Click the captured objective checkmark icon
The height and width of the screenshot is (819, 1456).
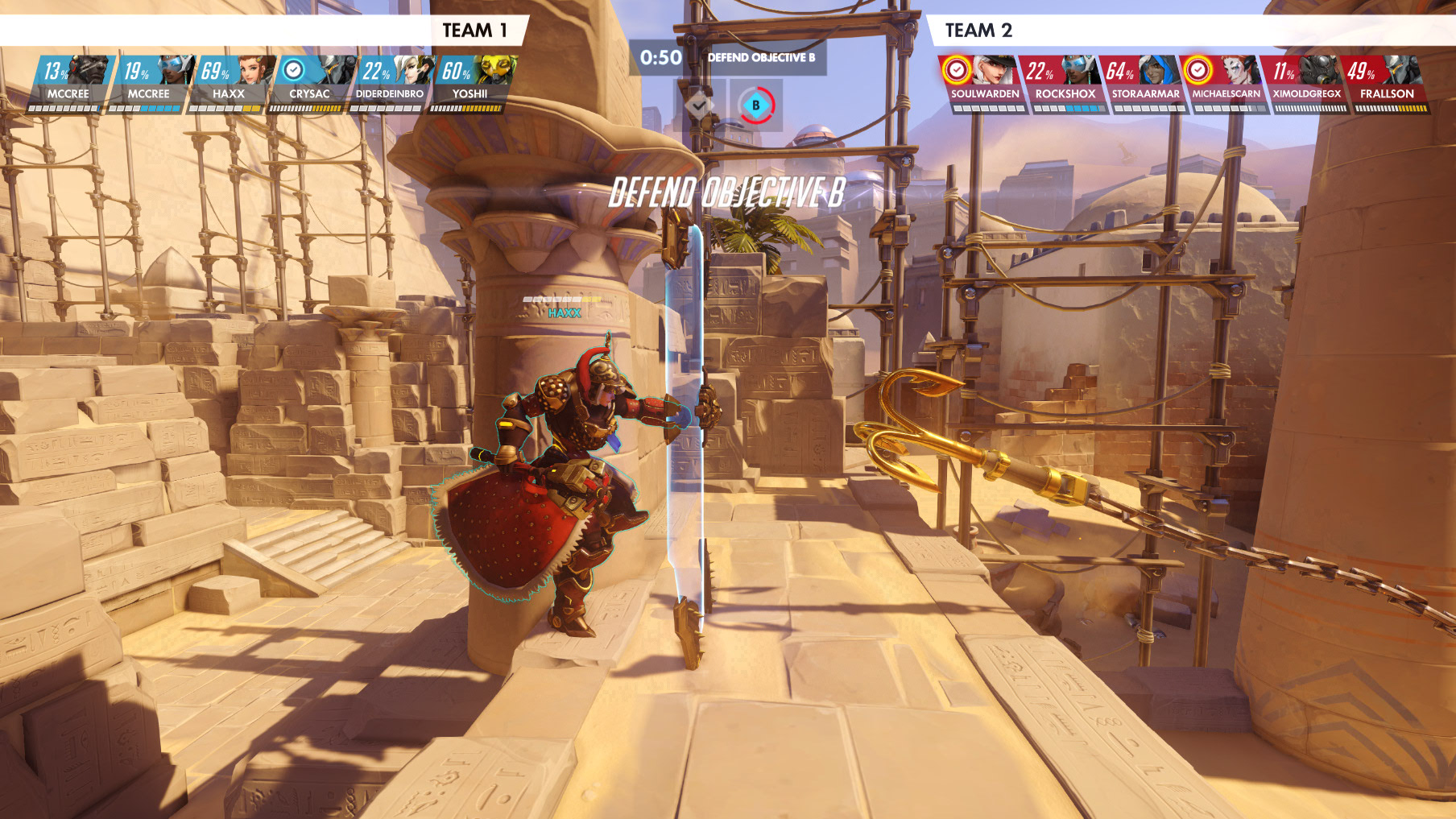click(x=698, y=105)
